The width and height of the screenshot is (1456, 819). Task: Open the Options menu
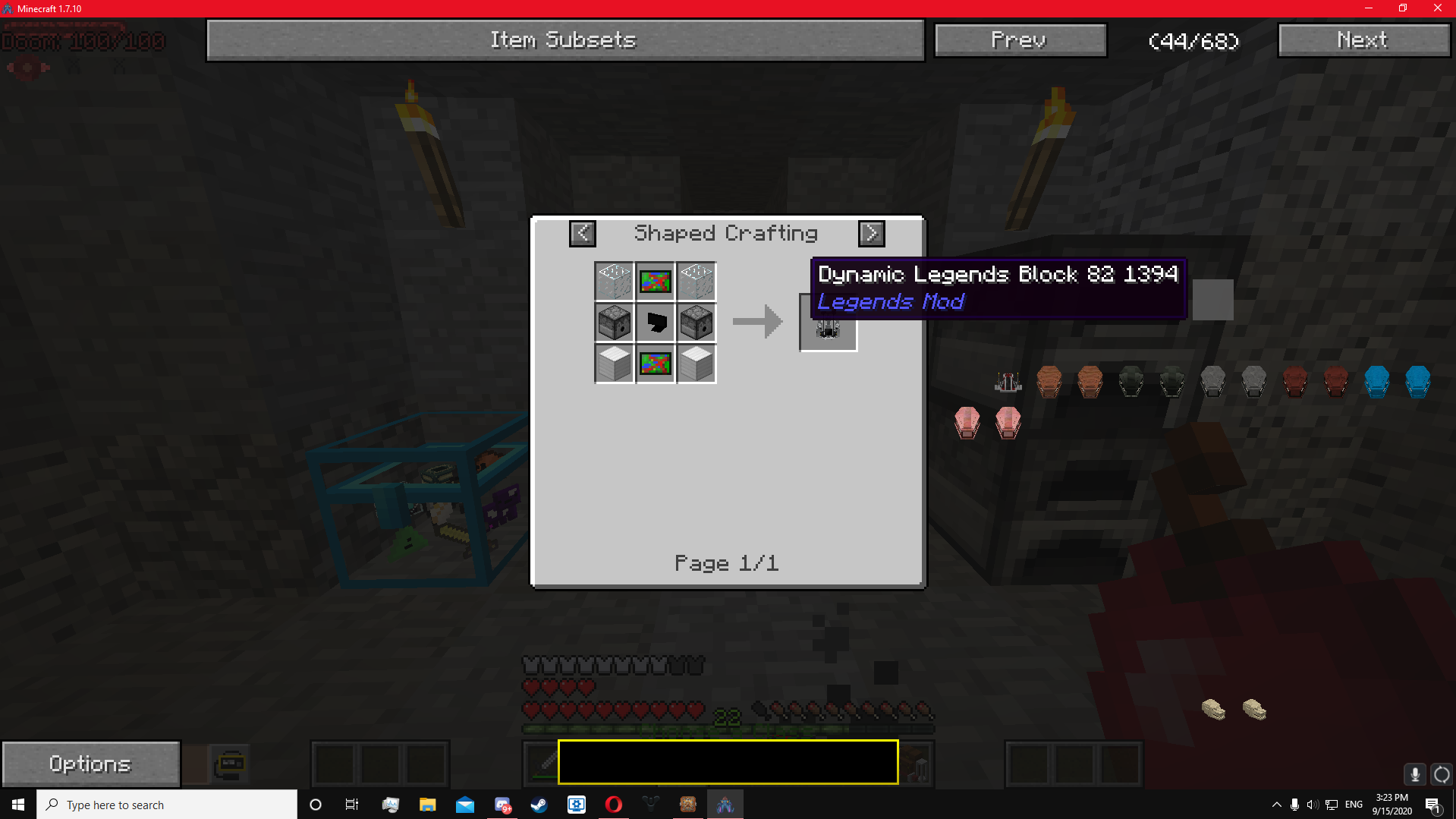[90, 763]
